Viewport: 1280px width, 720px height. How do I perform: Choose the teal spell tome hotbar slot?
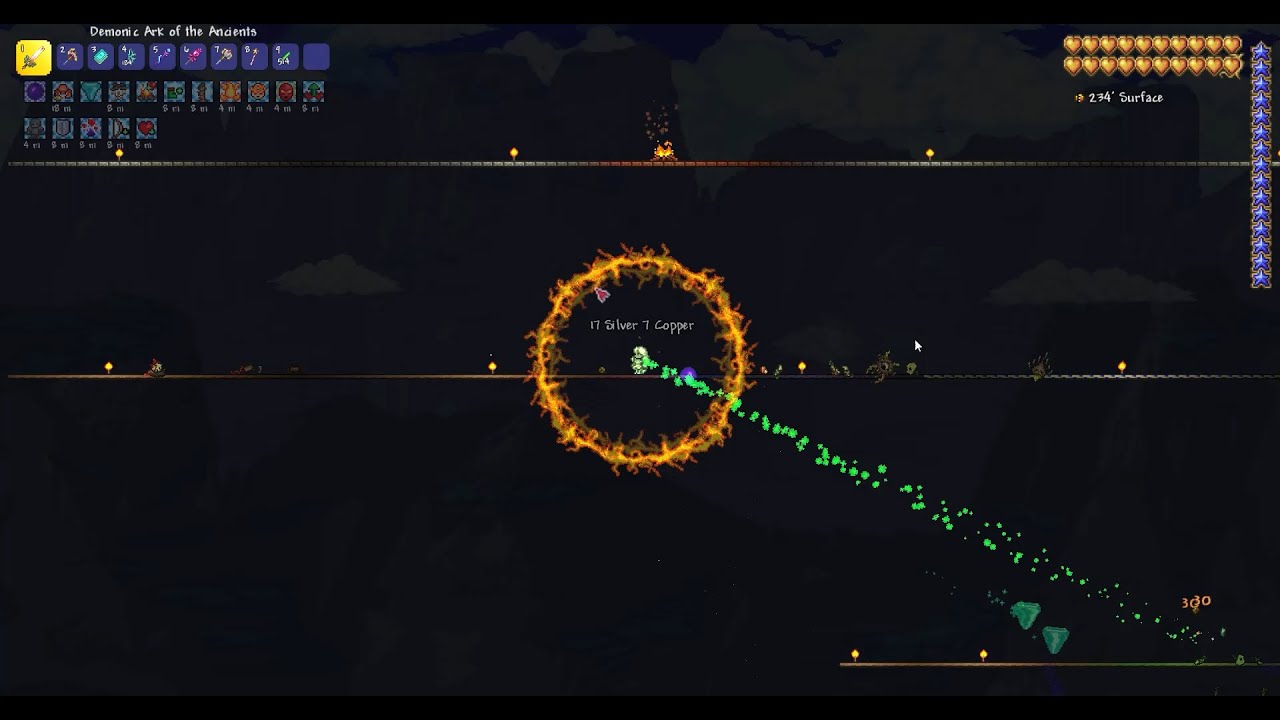coord(100,57)
